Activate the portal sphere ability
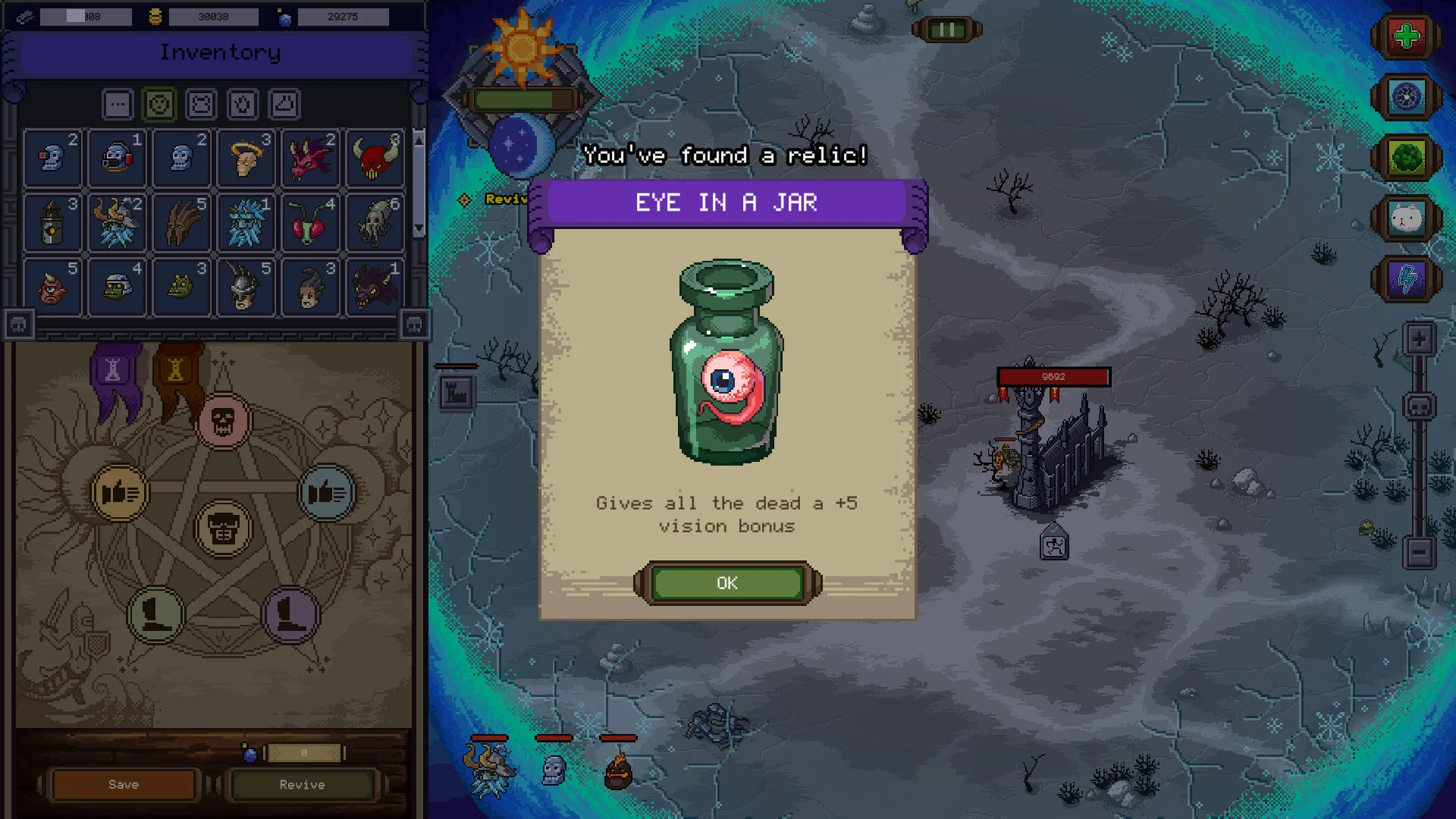This screenshot has height=819, width=1456. (x=1407, y=97)
